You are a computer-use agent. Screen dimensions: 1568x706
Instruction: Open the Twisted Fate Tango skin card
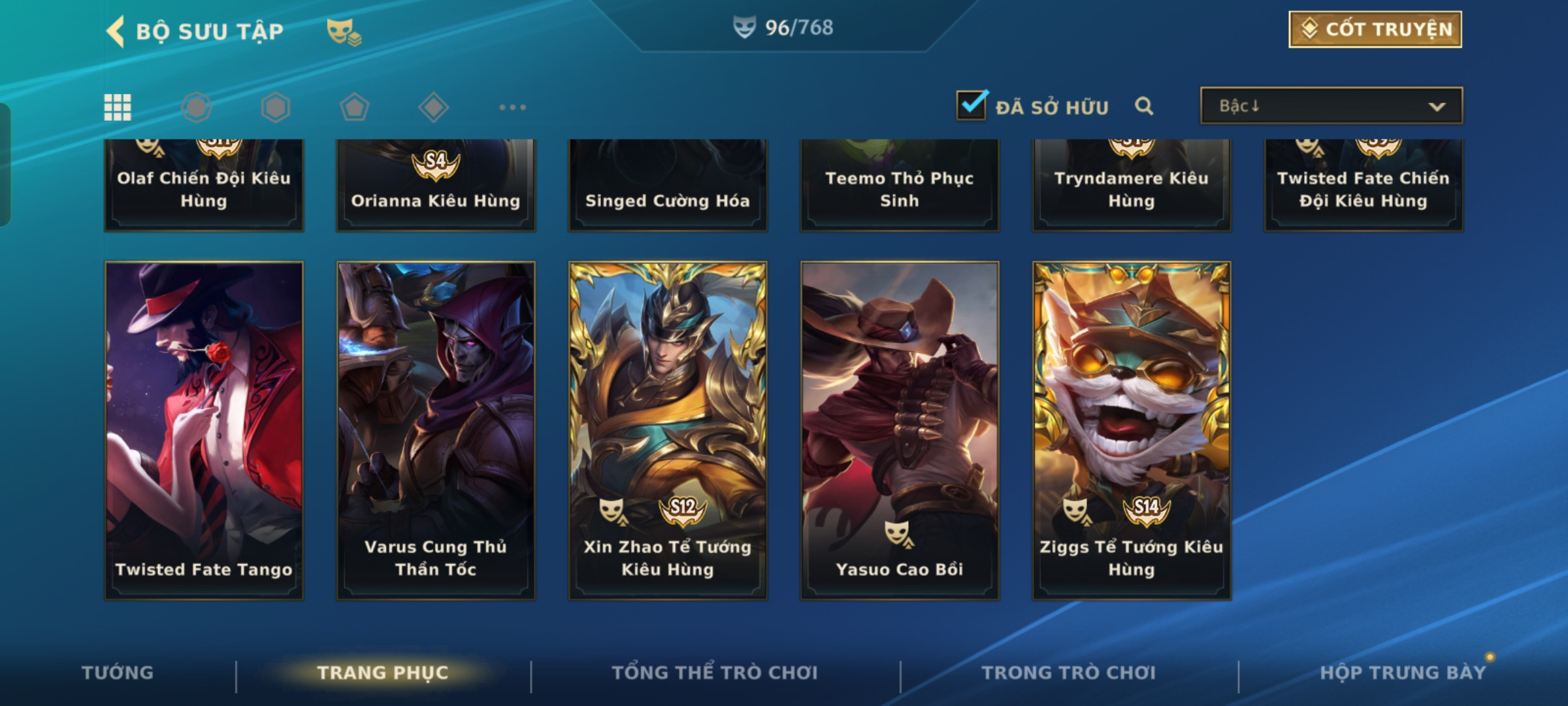pyautogui.click(x=204, y=430)
